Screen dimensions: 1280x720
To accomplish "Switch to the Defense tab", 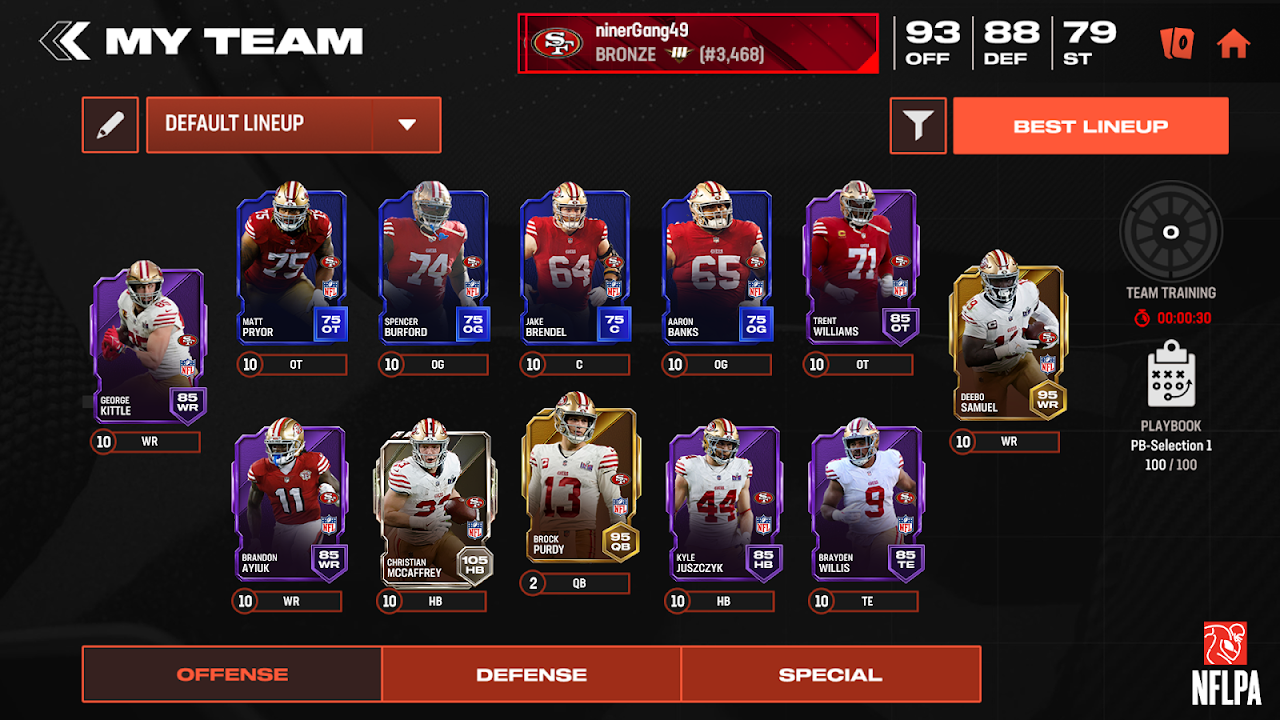I will point(531,674).
